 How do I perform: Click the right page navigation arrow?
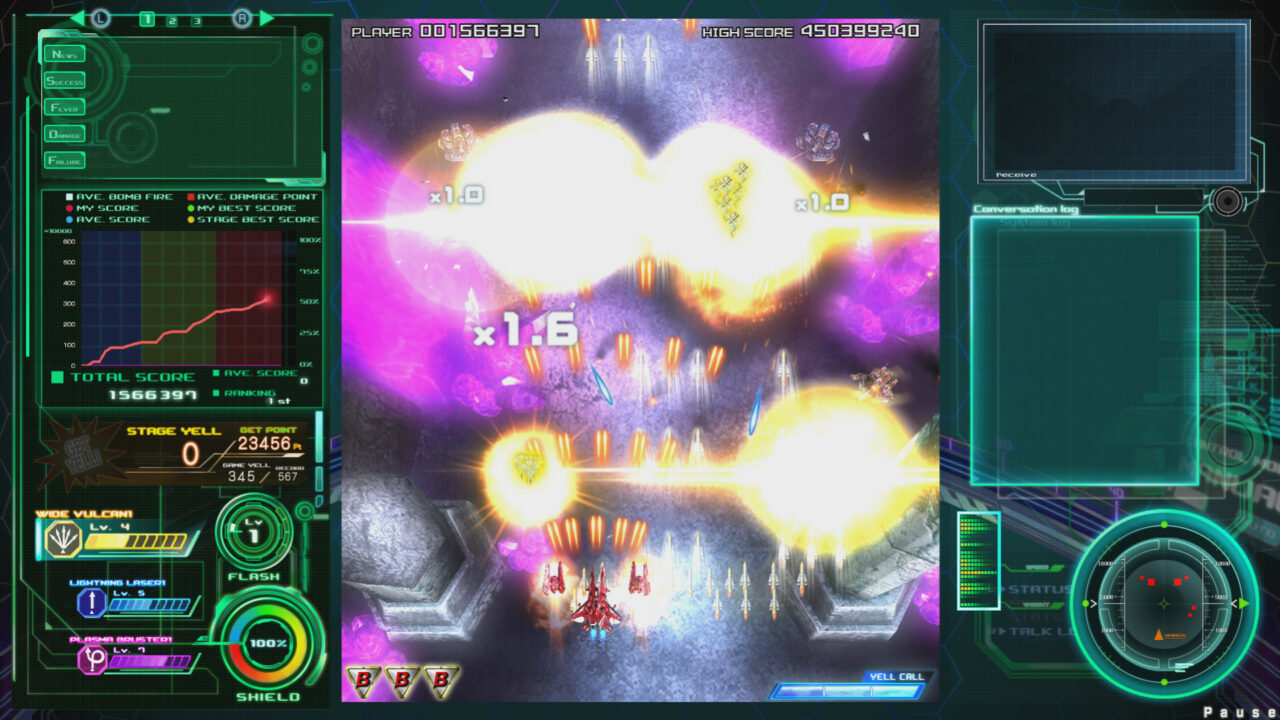265,17
